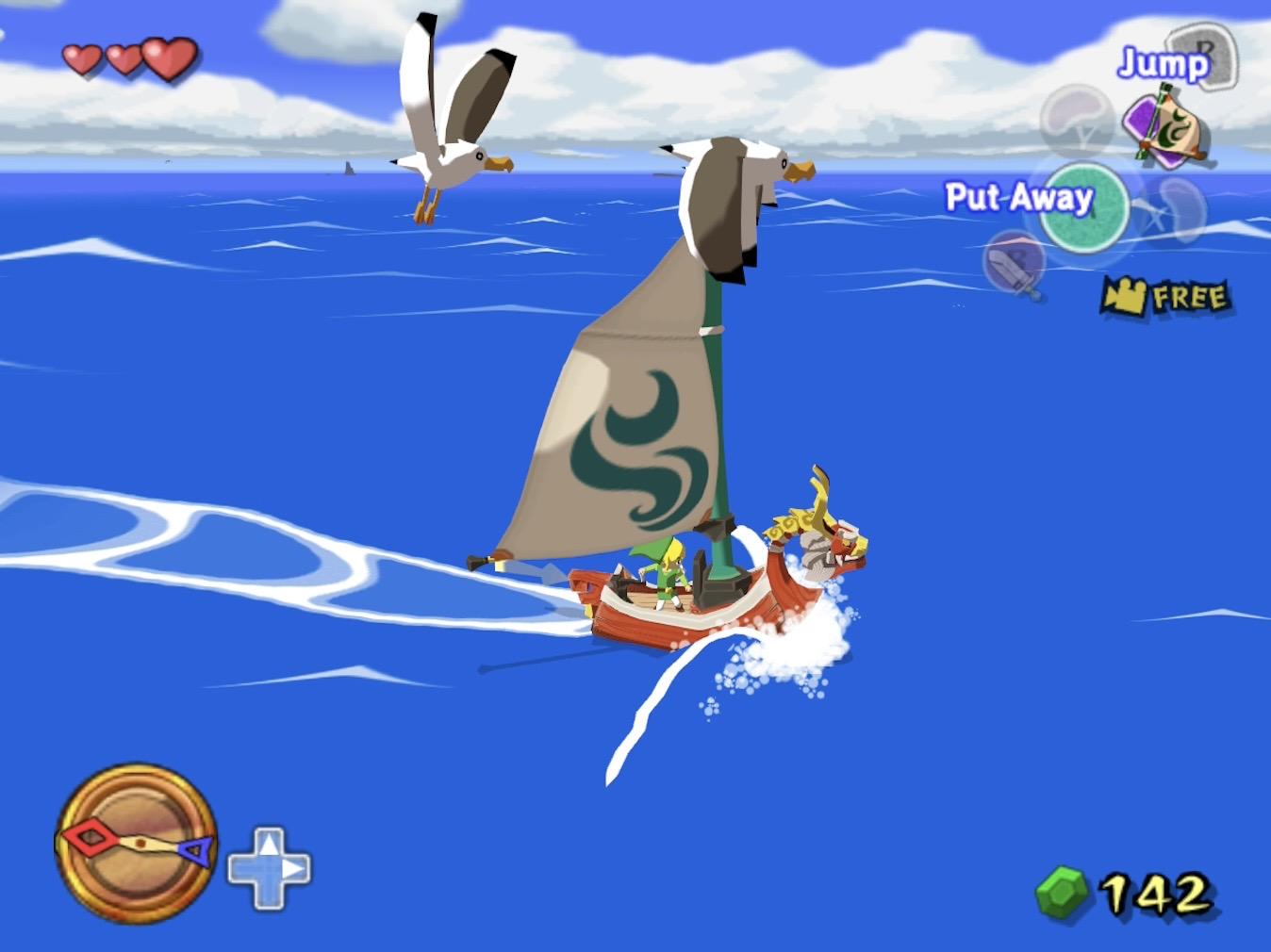
Task: Open the wind direction compass
Action: [136, 842]
